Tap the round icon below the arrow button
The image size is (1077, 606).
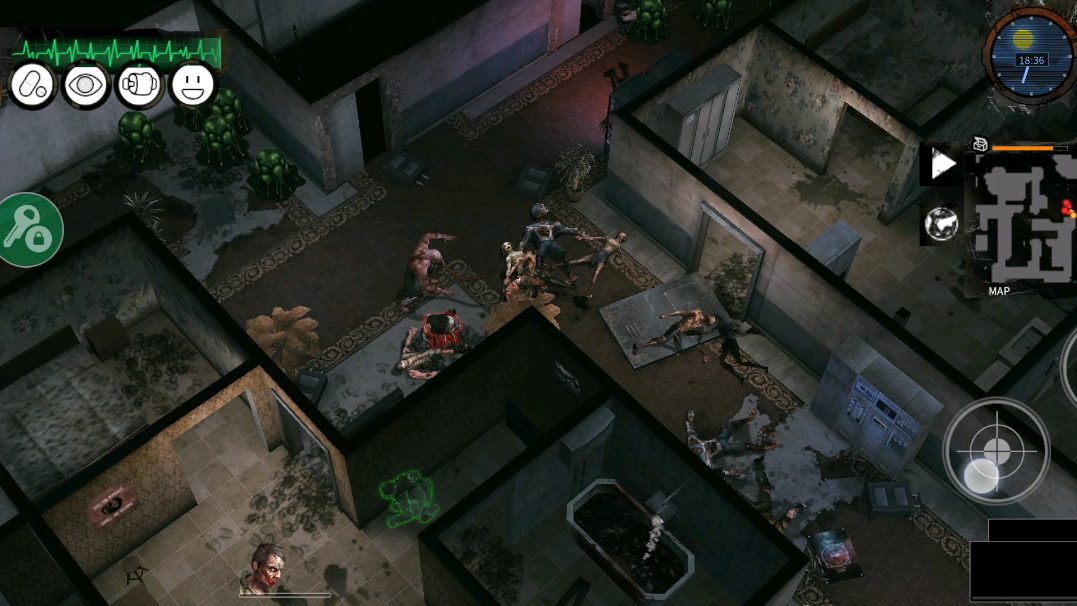(941, 224)
